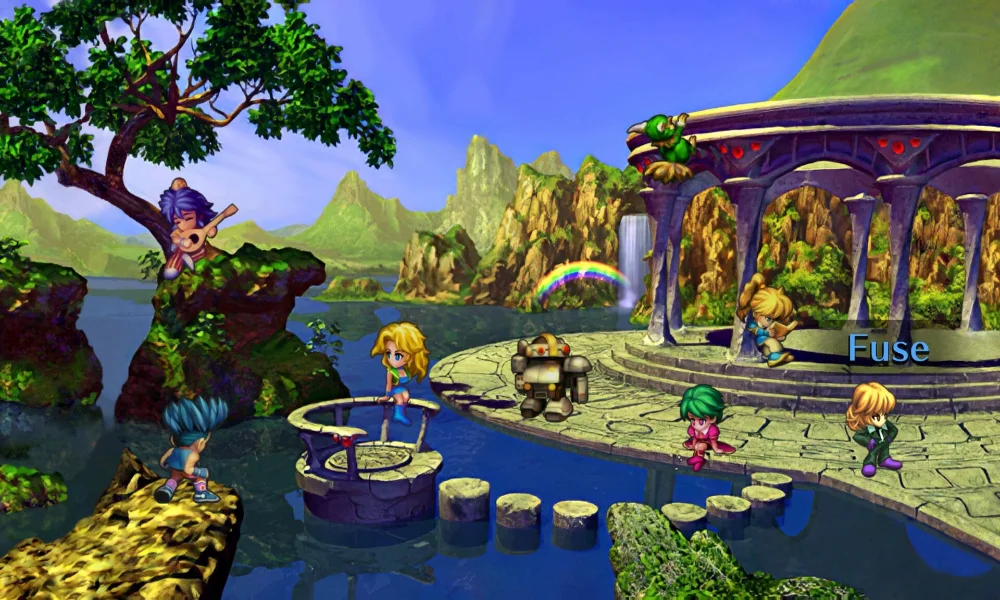The height and width of the screenshot is (600, 1000).
Task: Pick the green-haired girl in the pink outfit
Action: click(x=703, y=425)
